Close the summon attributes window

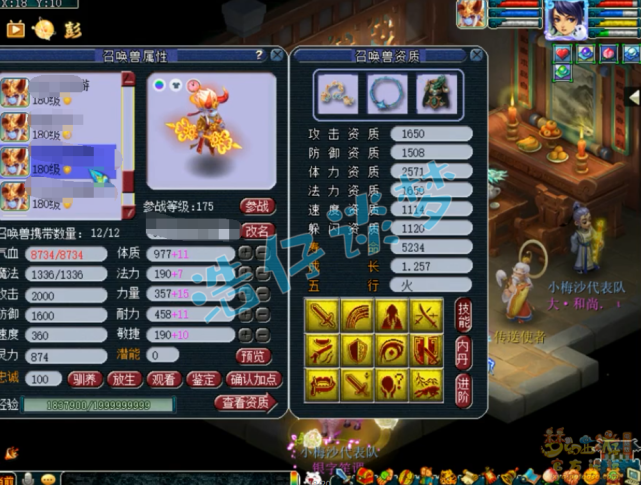click(x=277, y=55)
